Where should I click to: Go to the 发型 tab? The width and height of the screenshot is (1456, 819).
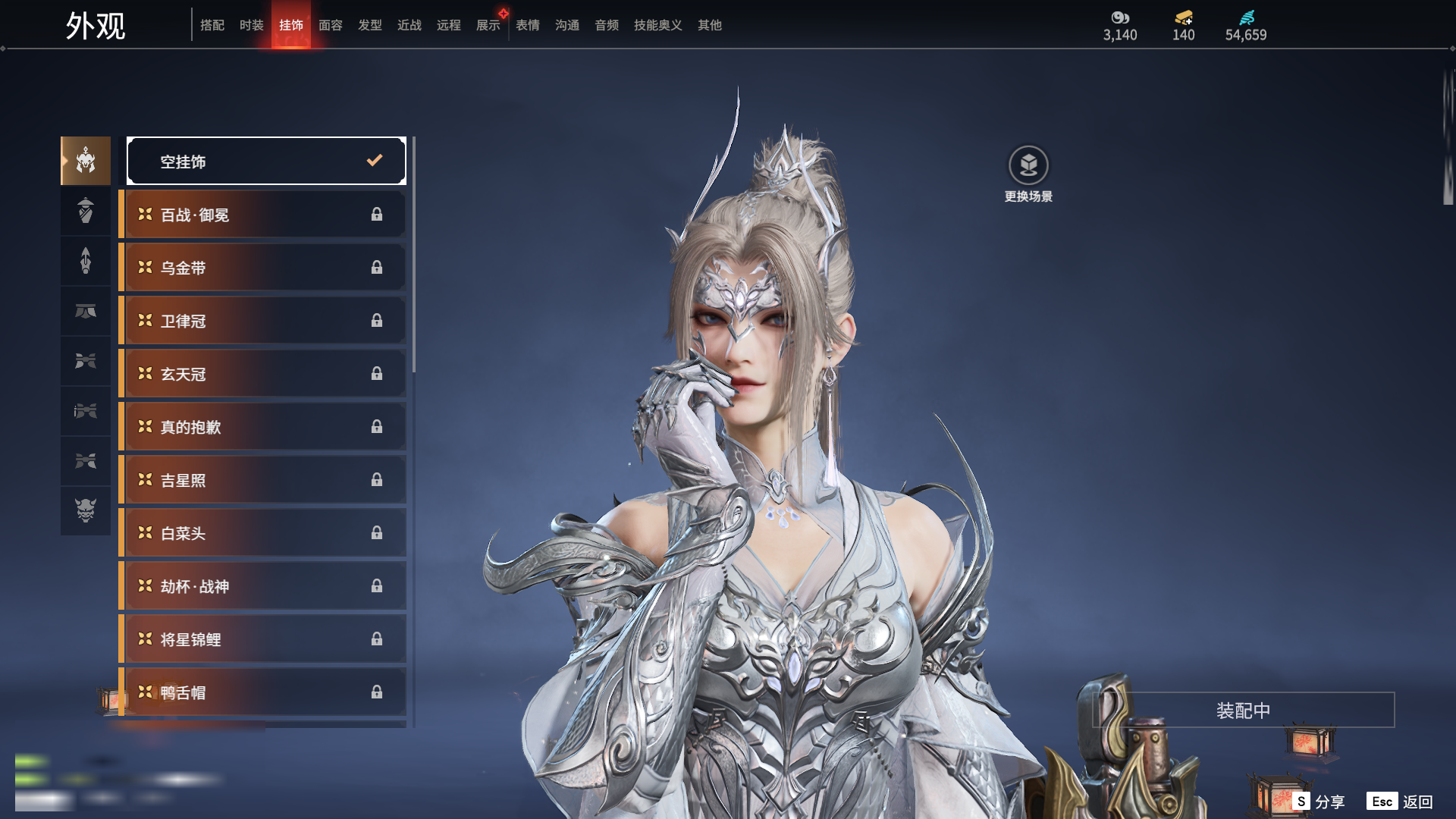click(369, 25)
